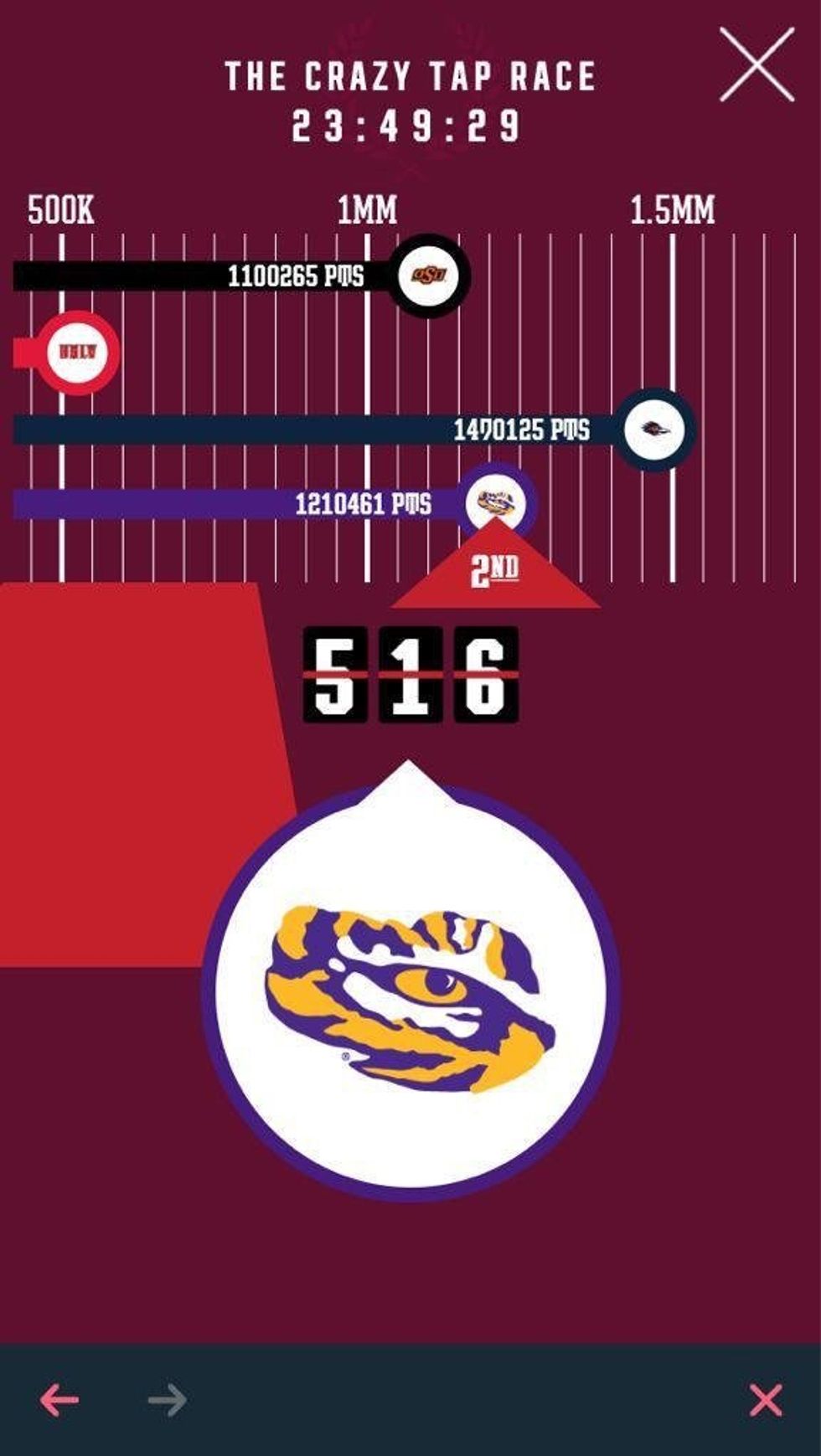Tap the big LSU tiger eye button

pos(410,990)
